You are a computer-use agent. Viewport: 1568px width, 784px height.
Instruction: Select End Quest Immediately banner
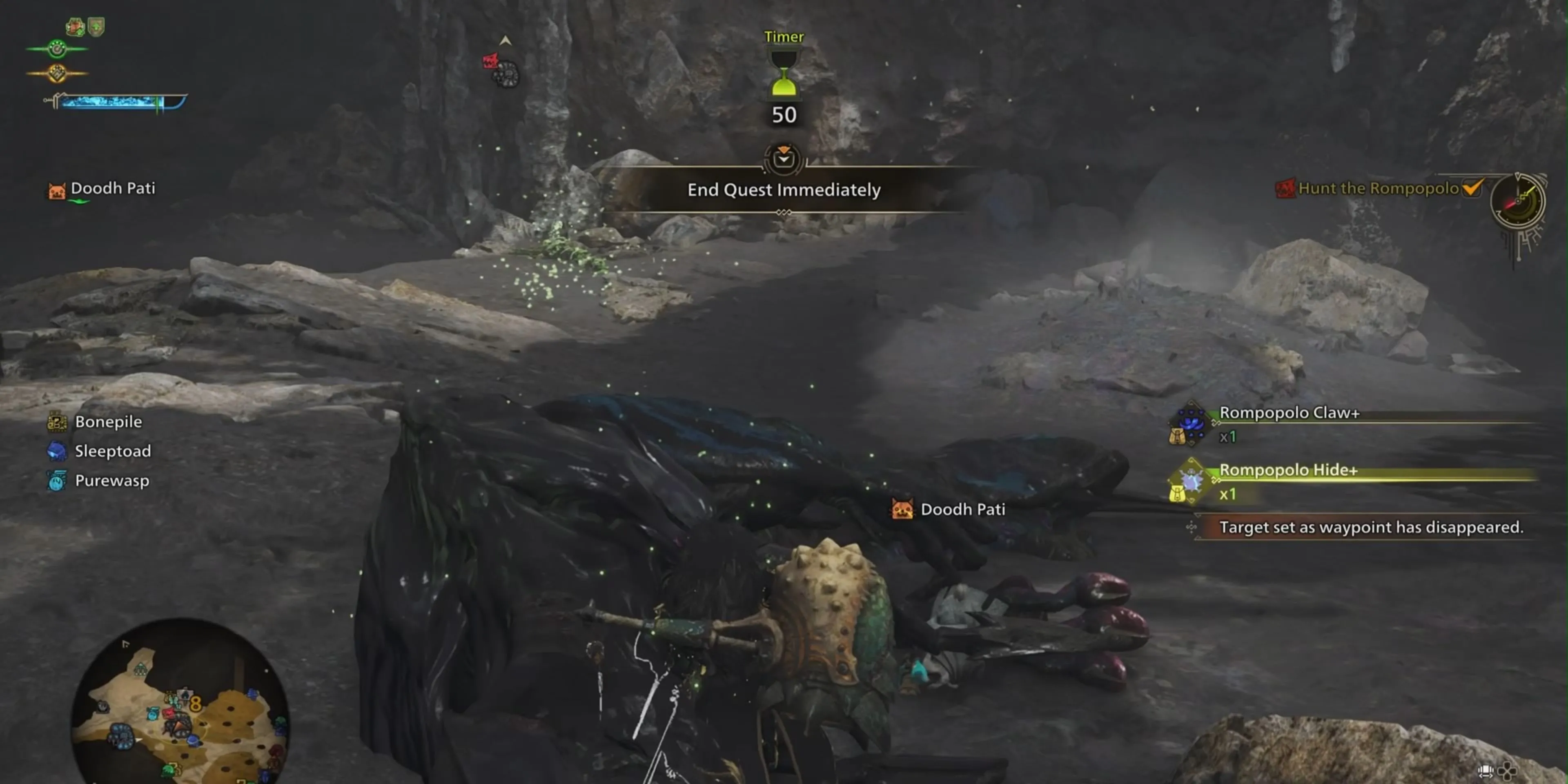pos(784,190)
